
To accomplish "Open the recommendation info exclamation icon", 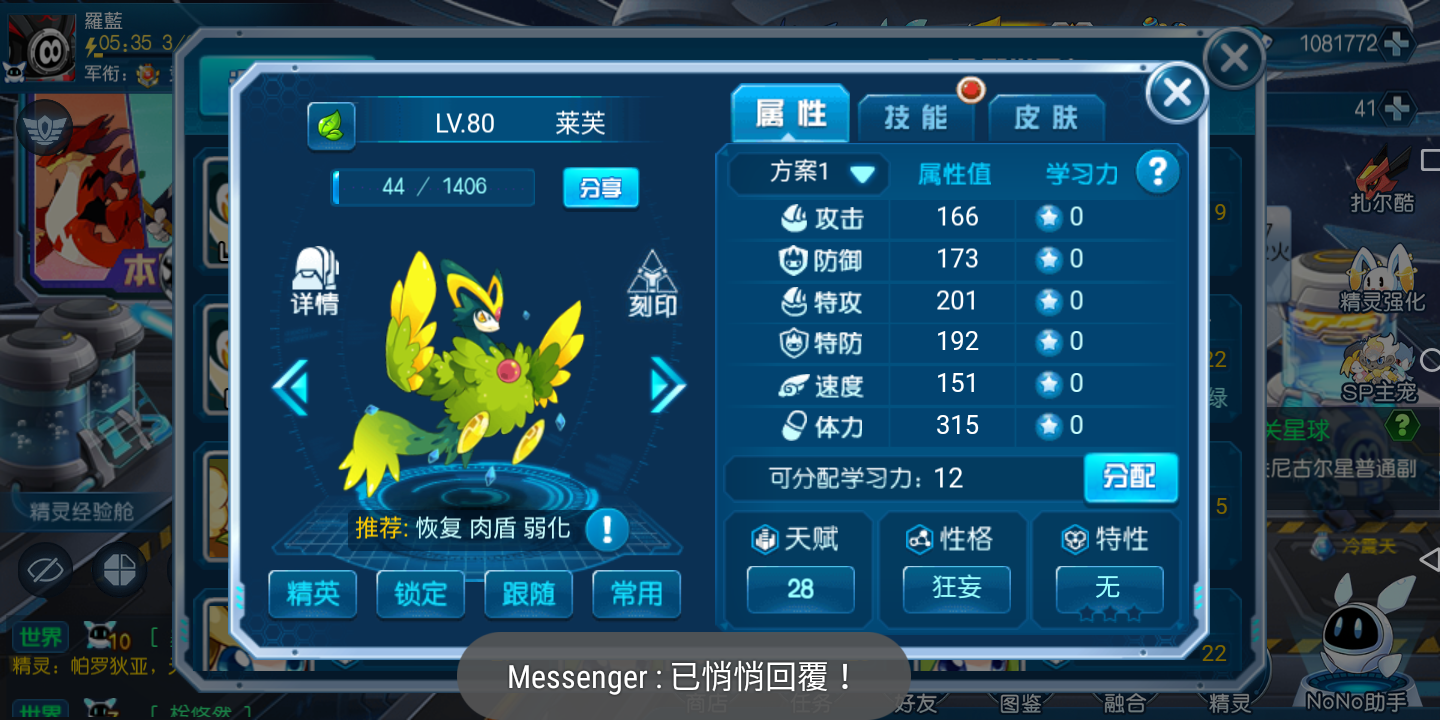I will click(x=606, y=529).
